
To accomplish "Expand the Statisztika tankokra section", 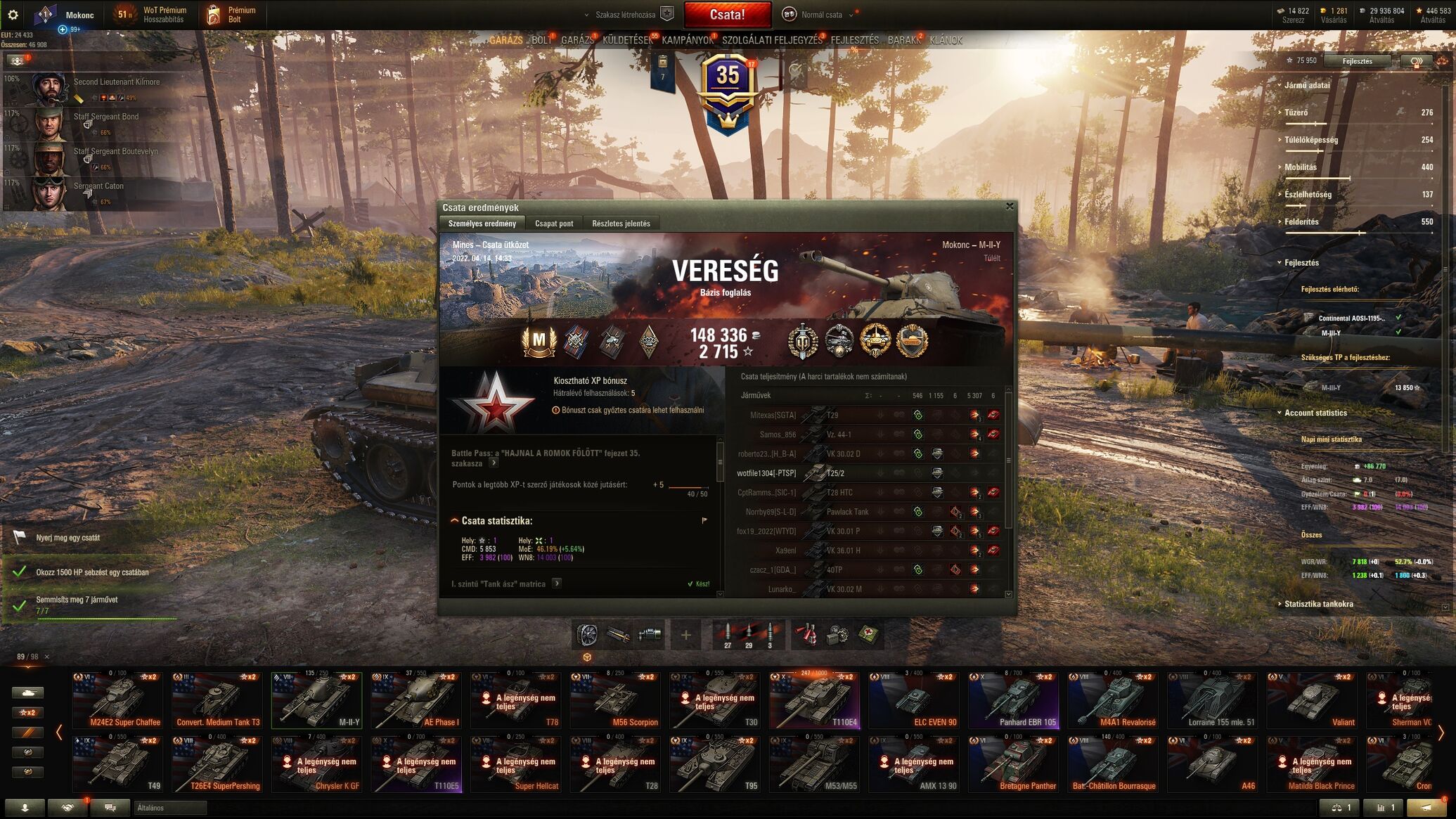I will tap(1318, 604).
